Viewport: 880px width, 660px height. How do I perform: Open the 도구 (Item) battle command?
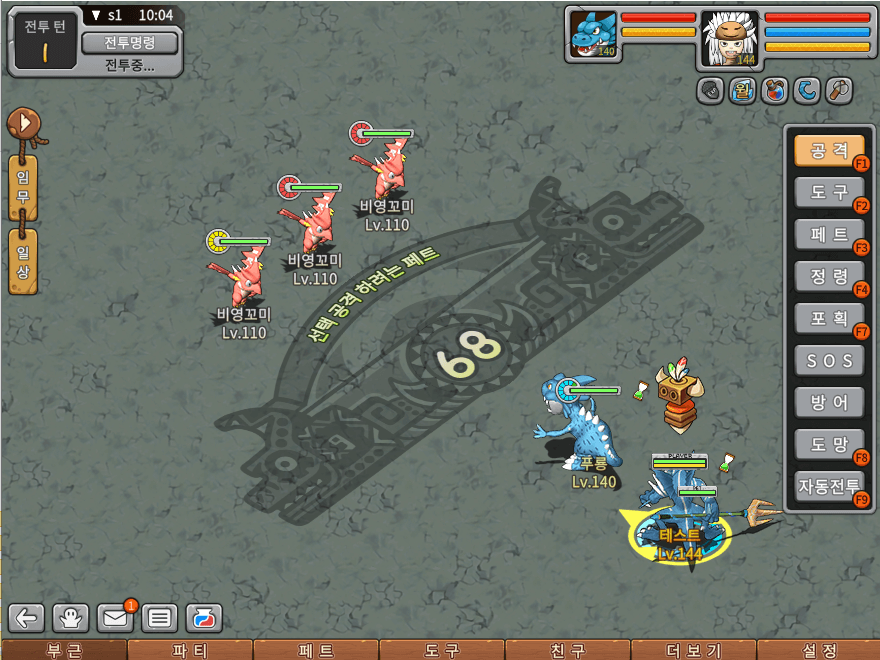click(828, 192)
